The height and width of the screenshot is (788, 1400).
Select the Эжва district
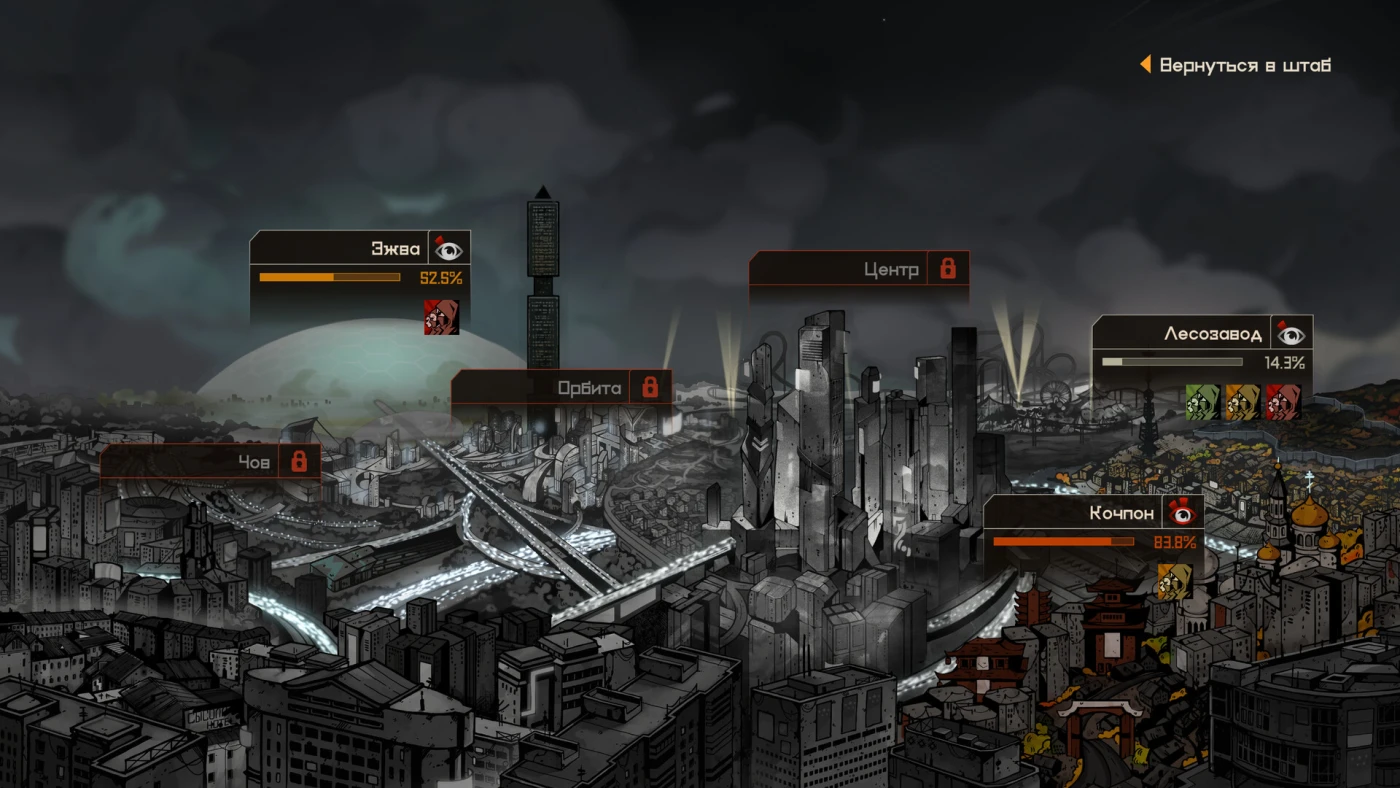click(x=396, y=249)
